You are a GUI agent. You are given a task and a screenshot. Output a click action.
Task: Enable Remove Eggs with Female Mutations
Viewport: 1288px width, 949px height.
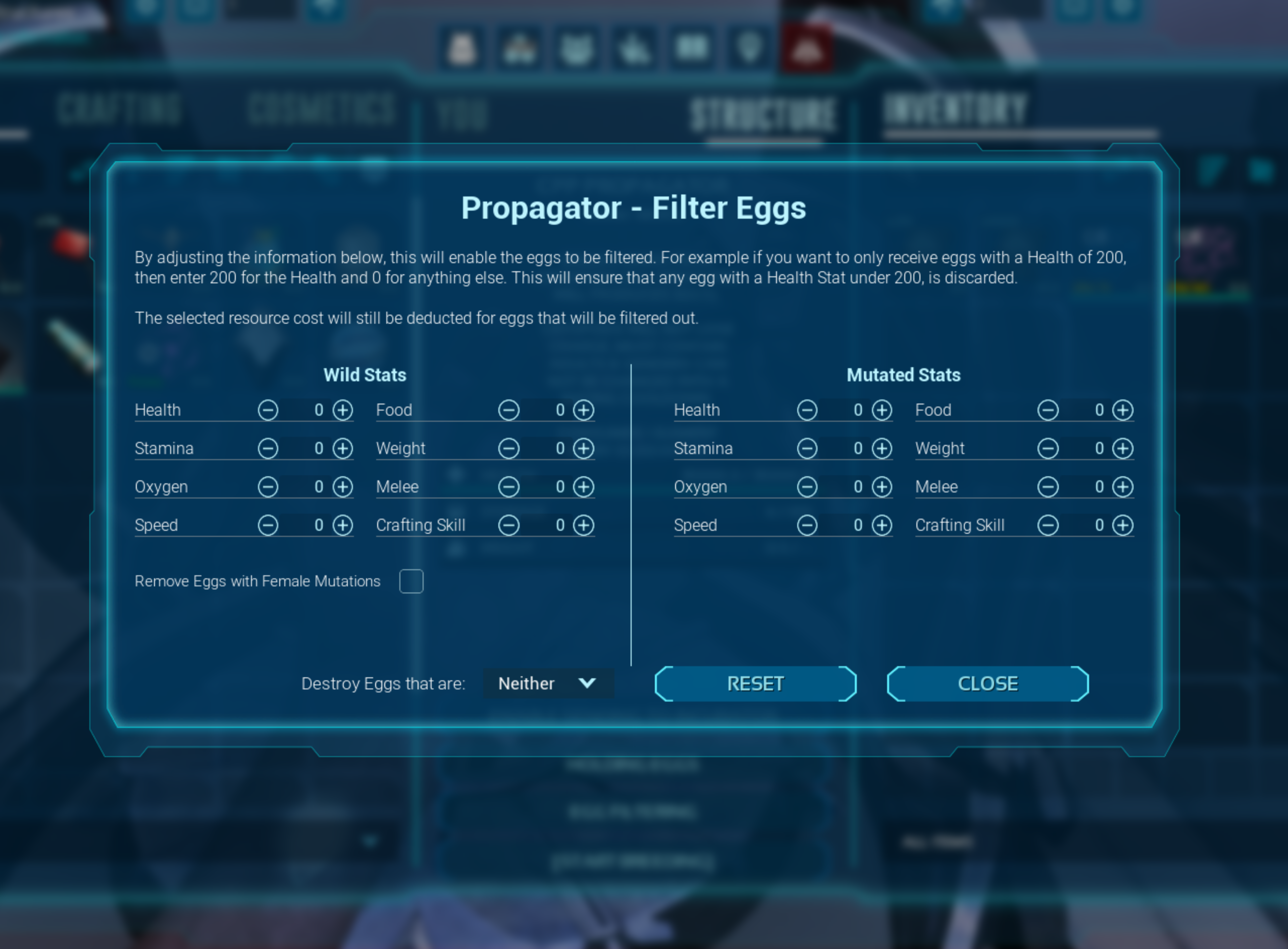point(411,581)
